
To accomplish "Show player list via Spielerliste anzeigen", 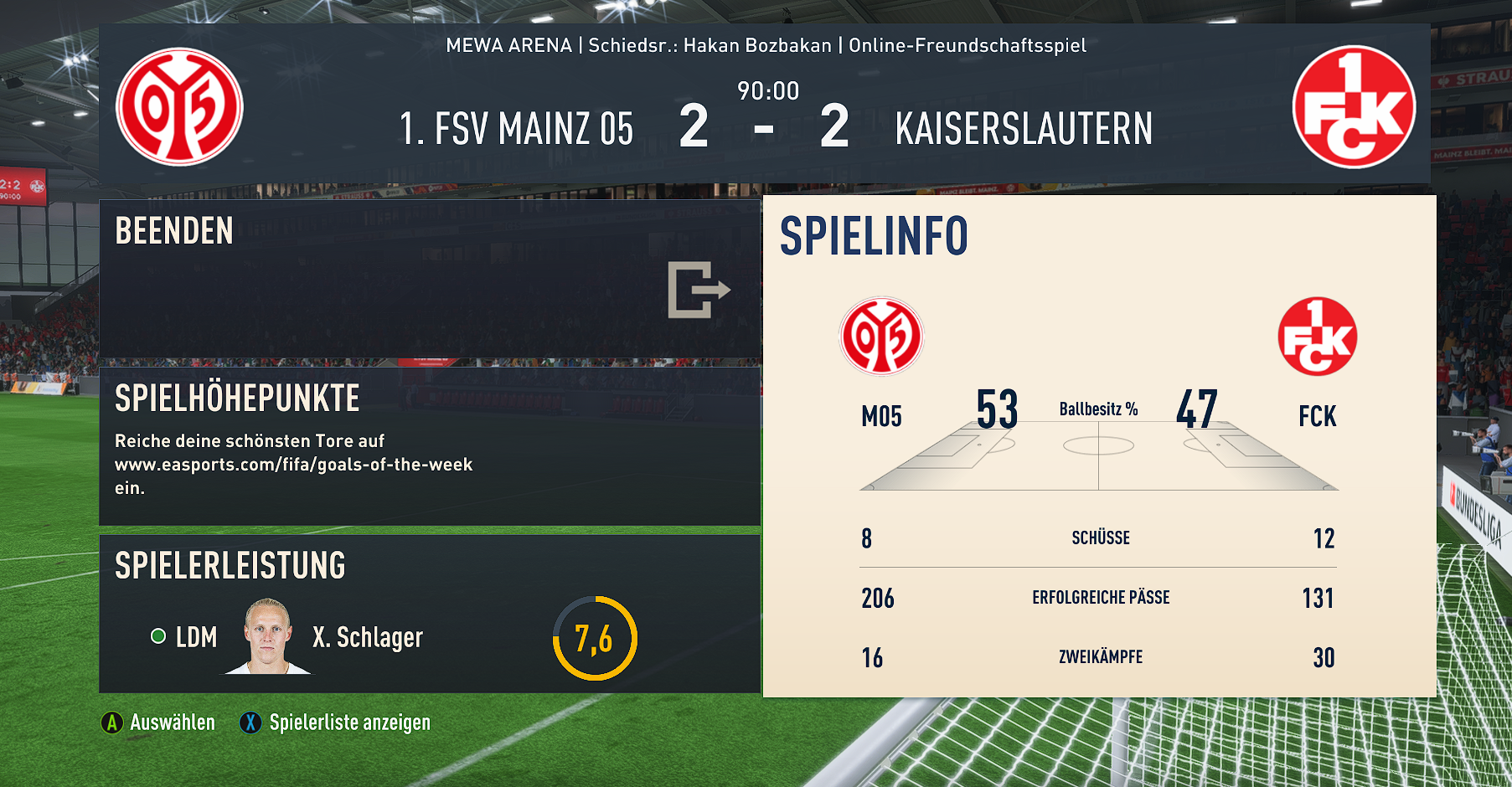I will coord(348,723).
